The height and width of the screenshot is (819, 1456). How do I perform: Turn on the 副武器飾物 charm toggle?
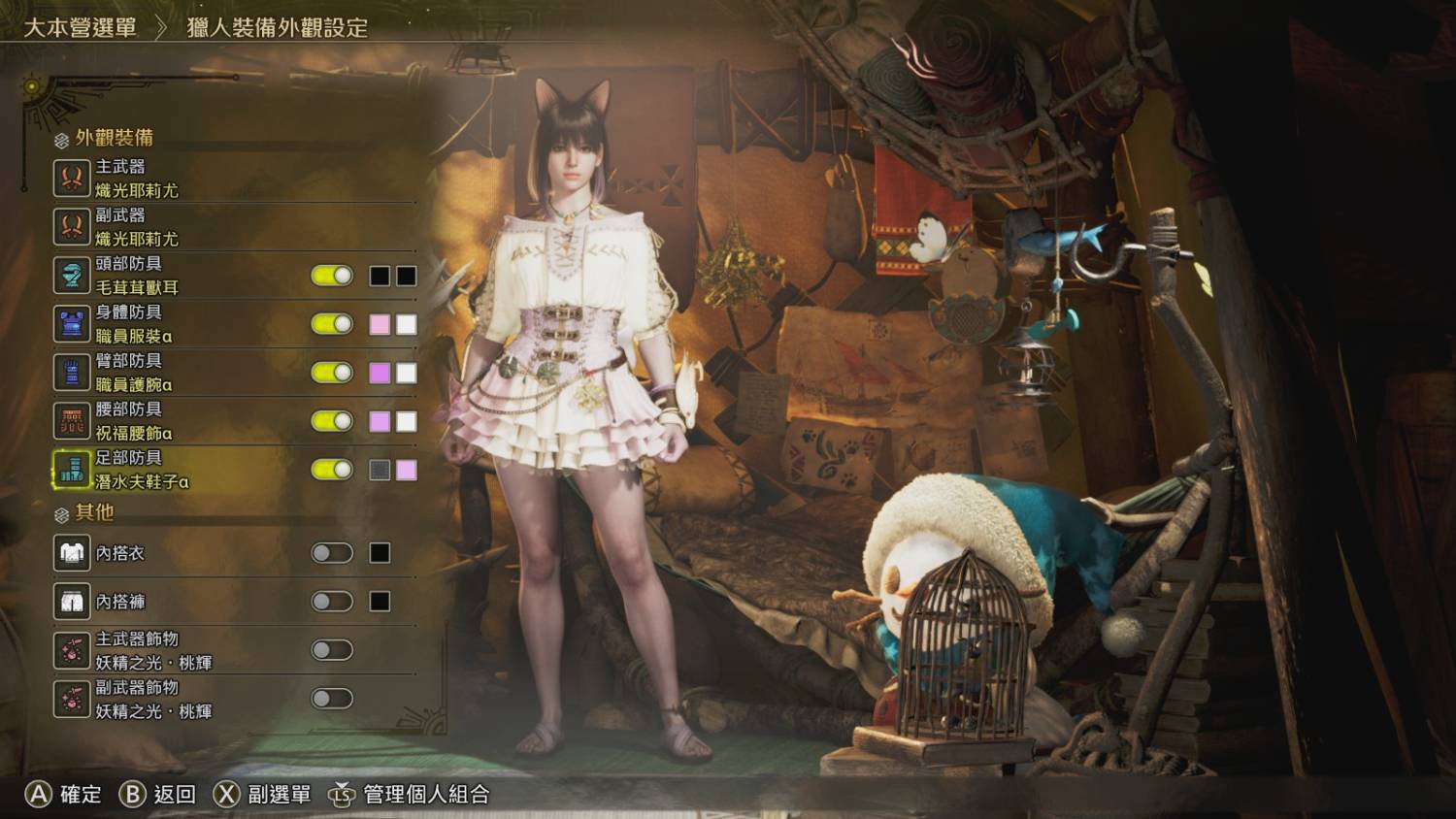tap(332, 699)
